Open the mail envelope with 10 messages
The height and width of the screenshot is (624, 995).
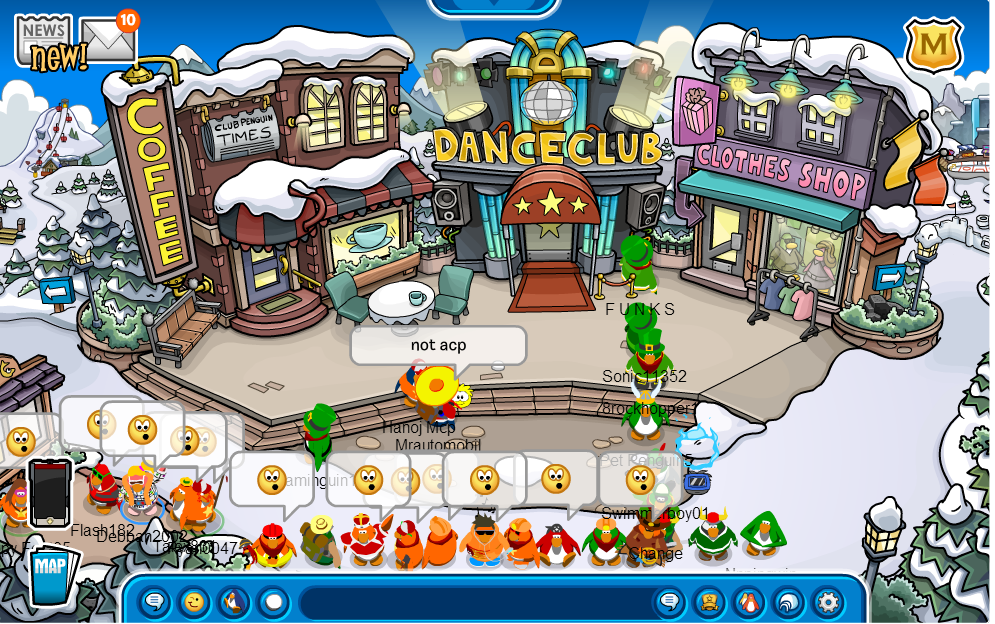click(108, 40)
